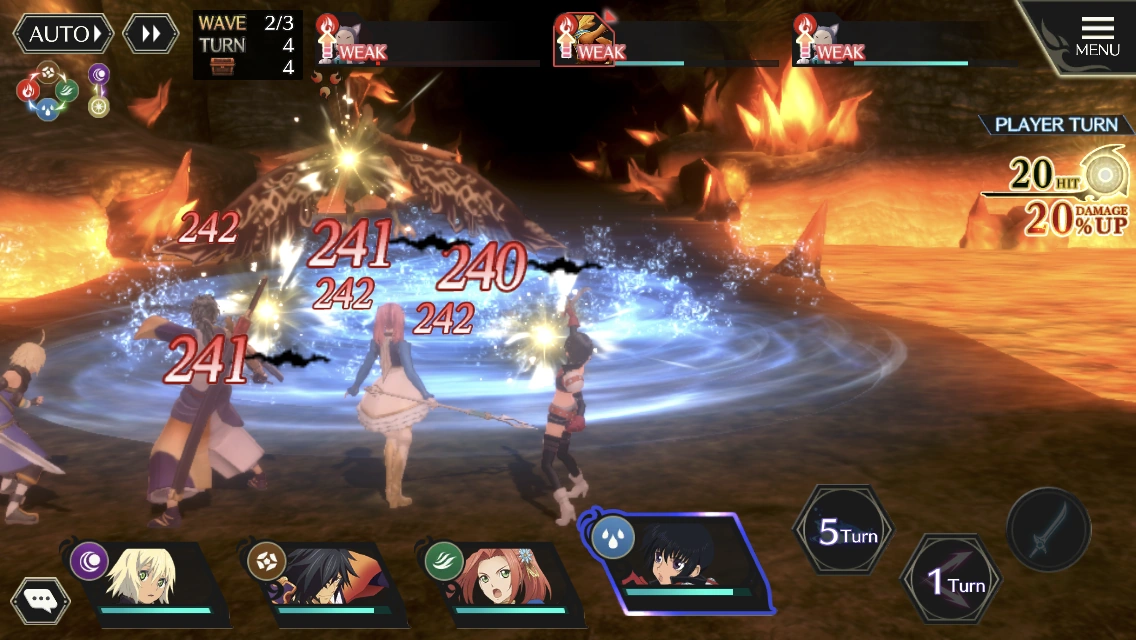1136x640 pixels.
Task: Use the sword attack hexagon button
Action: 1048,530
